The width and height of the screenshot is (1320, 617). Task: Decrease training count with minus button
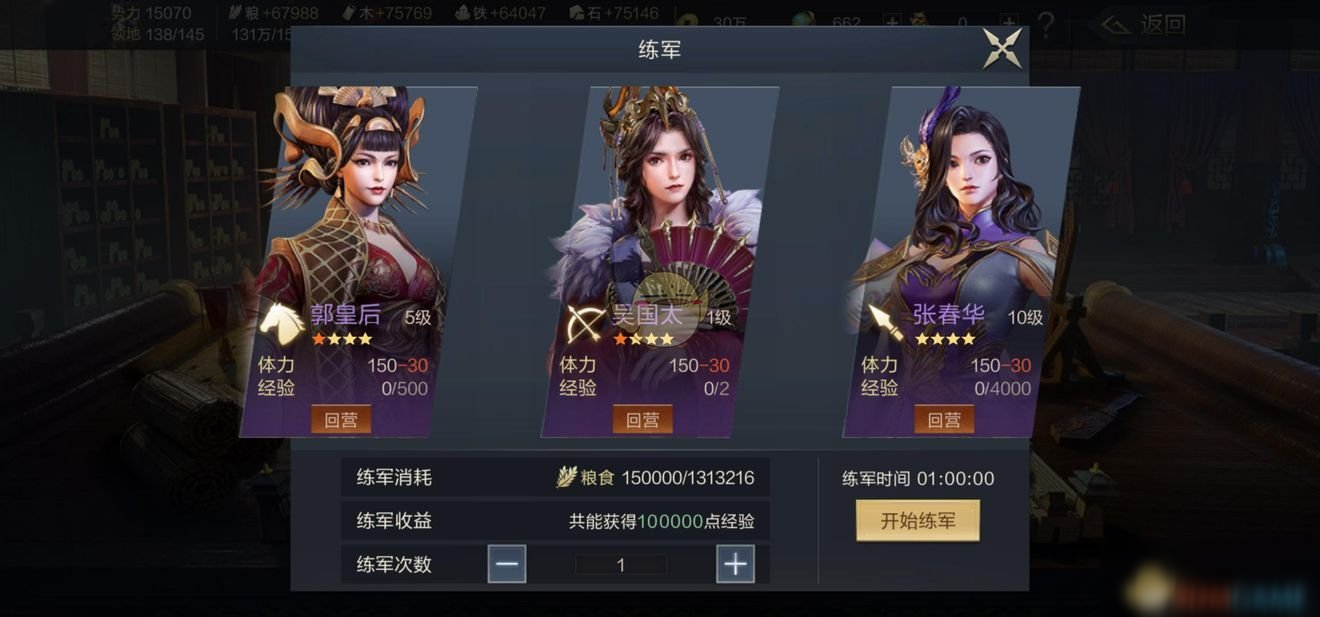[x=507, y=564]
